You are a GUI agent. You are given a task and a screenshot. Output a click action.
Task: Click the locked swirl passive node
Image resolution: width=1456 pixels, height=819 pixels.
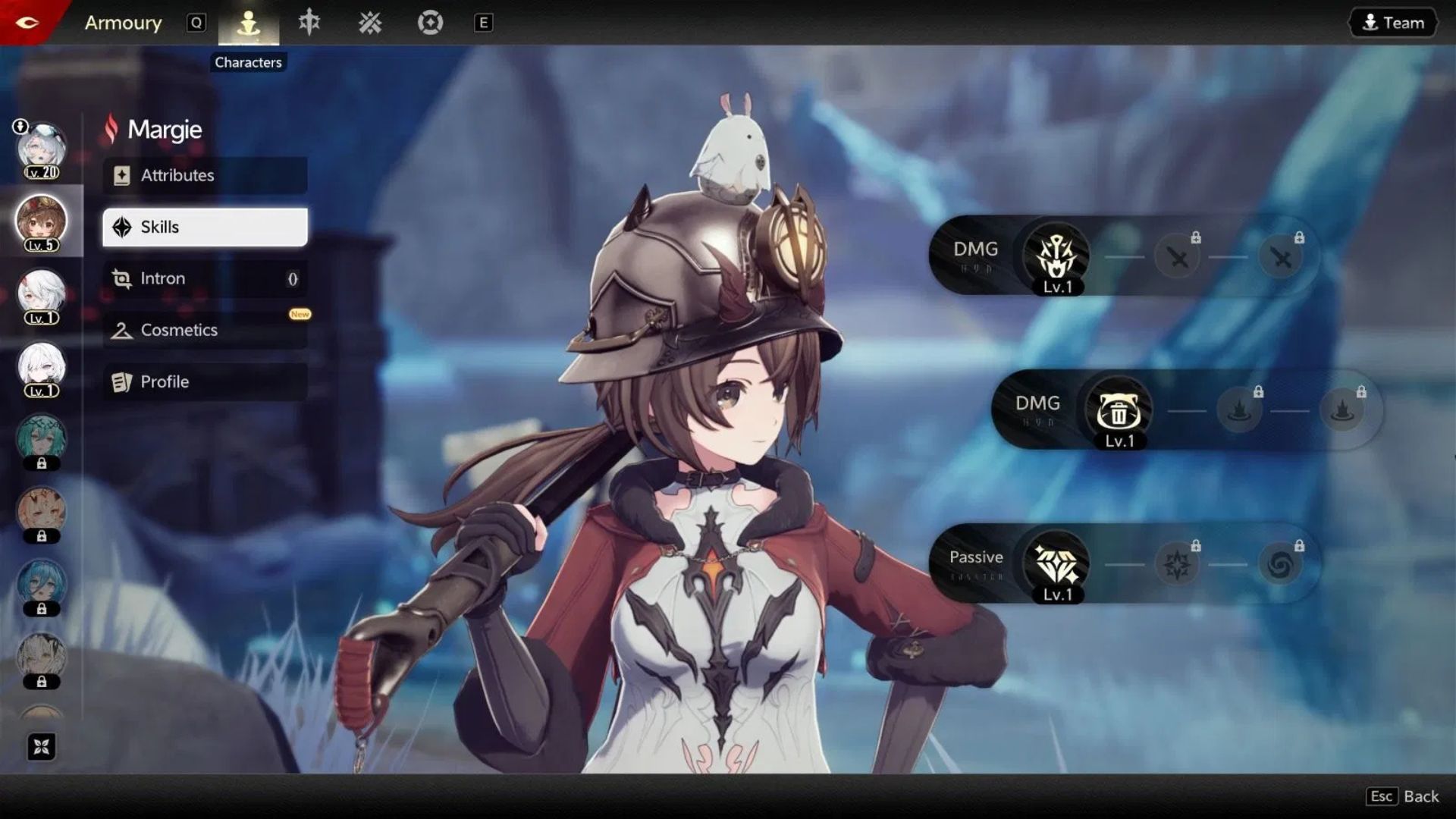click(1280, 564)
